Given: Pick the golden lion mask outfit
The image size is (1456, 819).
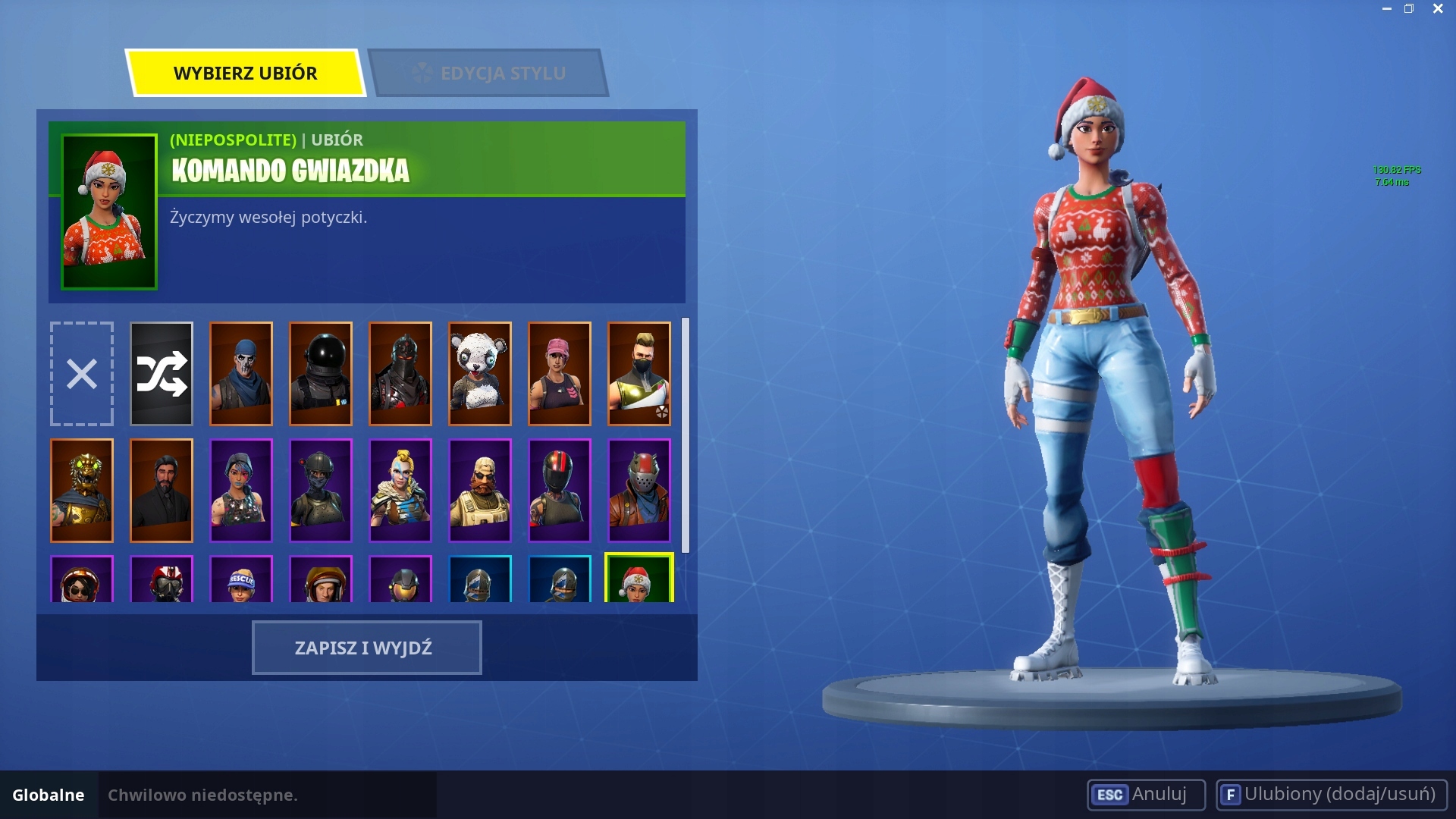Looking at the screenshot, I should coord(82,491).
